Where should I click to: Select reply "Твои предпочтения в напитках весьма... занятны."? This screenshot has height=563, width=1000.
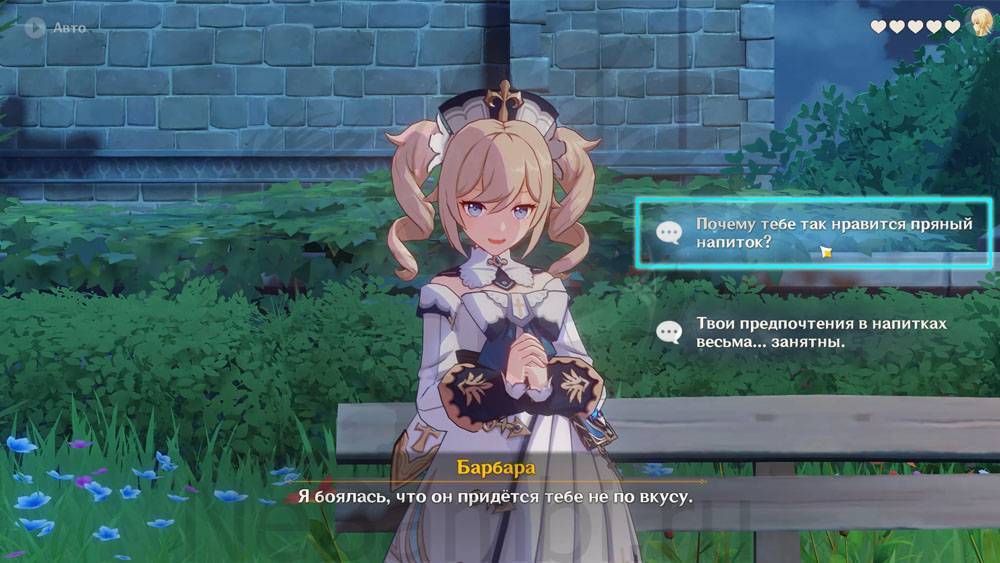812,333
